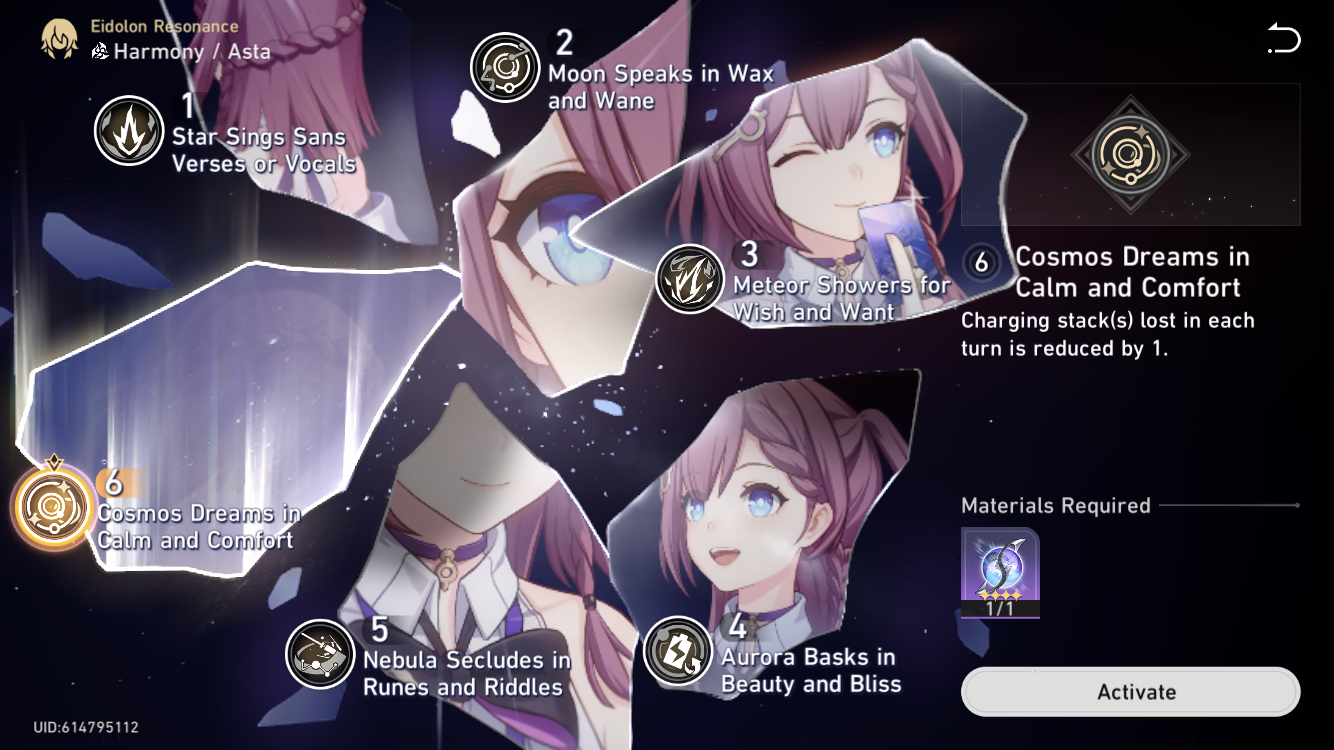Click the back arrow to exit Eidolon screen
This screenshot has height=750, width=1334.
click(x=1283, y=39)
